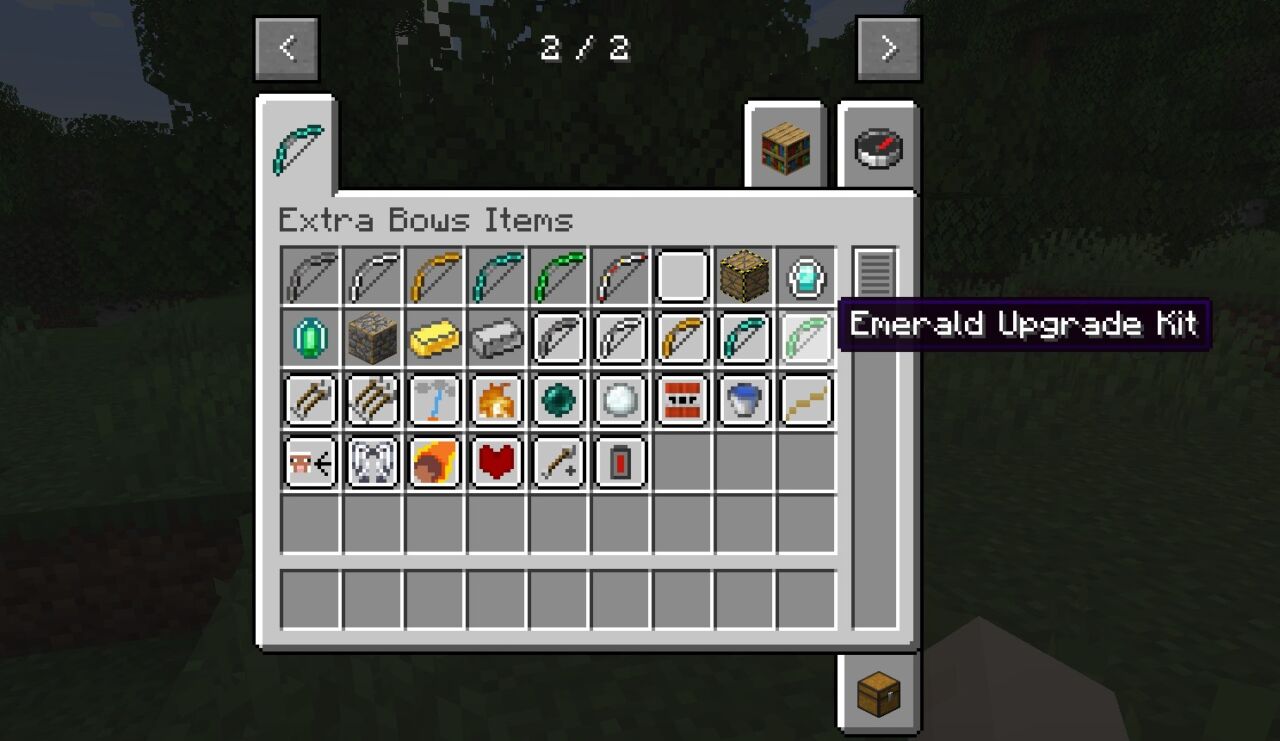Screen dimensions: 1280x741
Task: Select the fire upgrade card
Action: click(x=496, y=401)
